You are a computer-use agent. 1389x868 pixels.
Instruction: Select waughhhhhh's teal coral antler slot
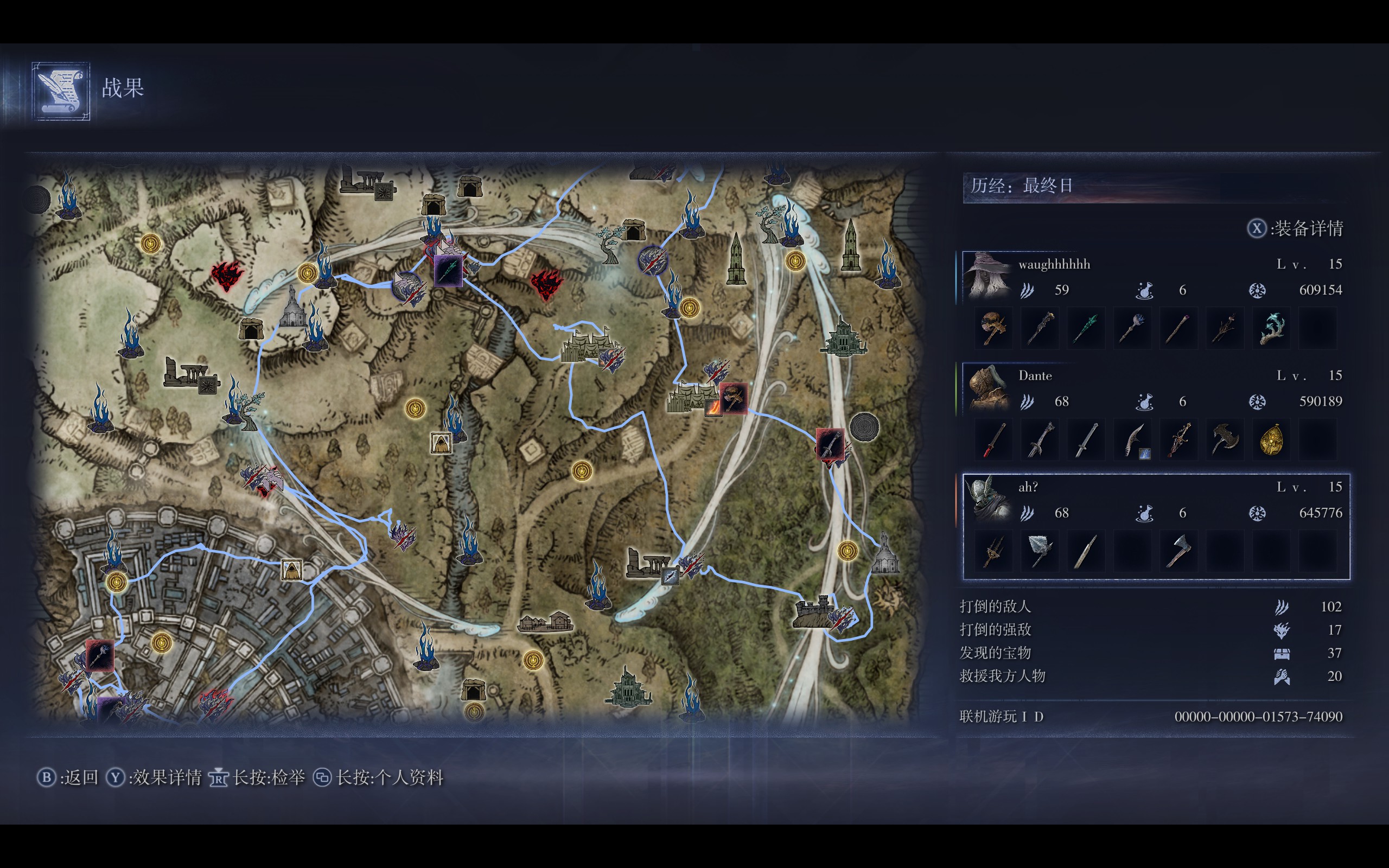click(x=1271, y=328)
